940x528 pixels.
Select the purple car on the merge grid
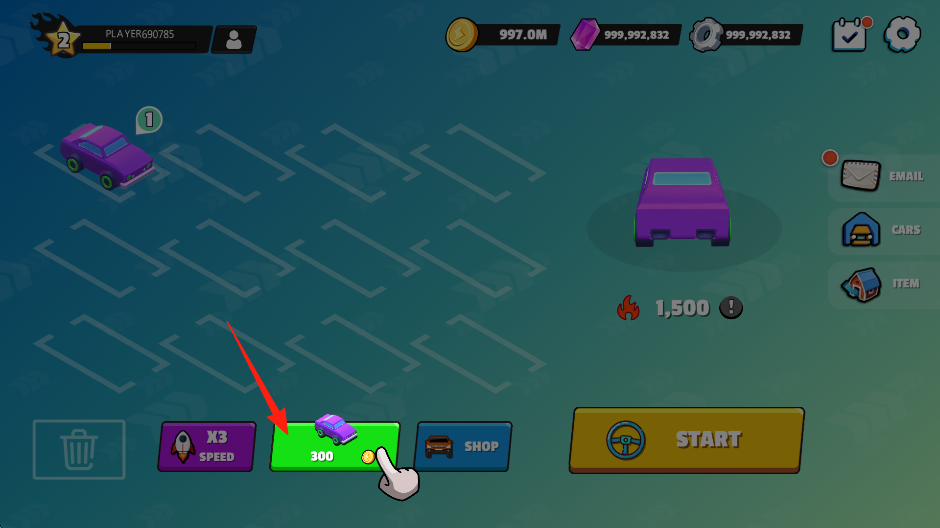pos(106,157)
